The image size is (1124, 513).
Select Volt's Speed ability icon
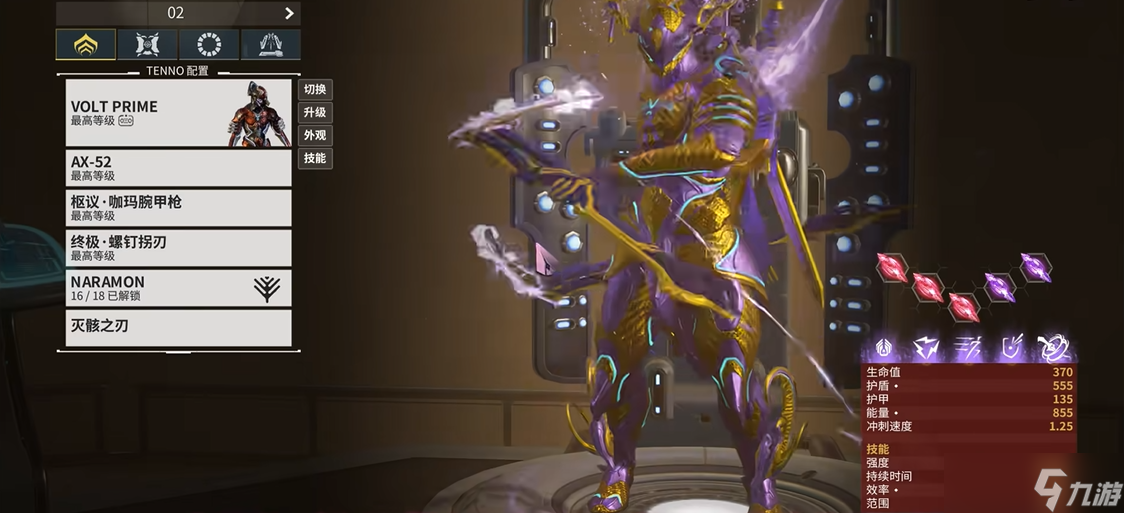pyautogui.click(x=970, y=348)
